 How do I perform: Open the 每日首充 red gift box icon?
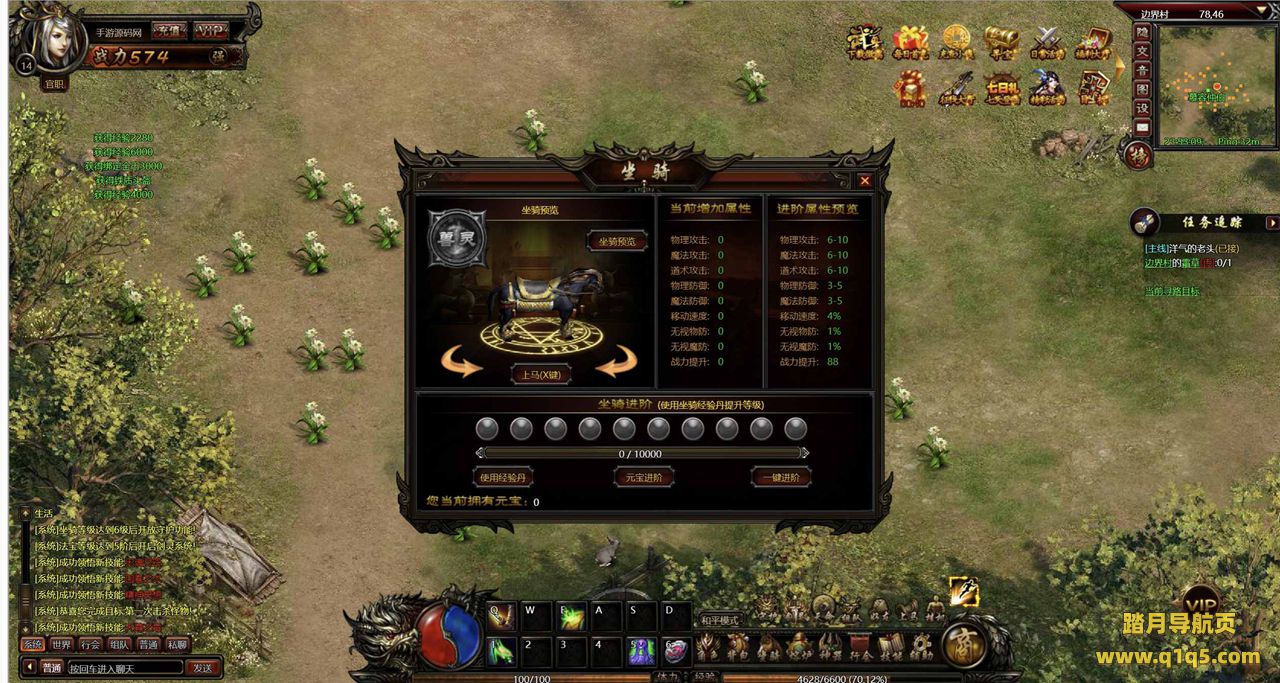click(910, 42)
